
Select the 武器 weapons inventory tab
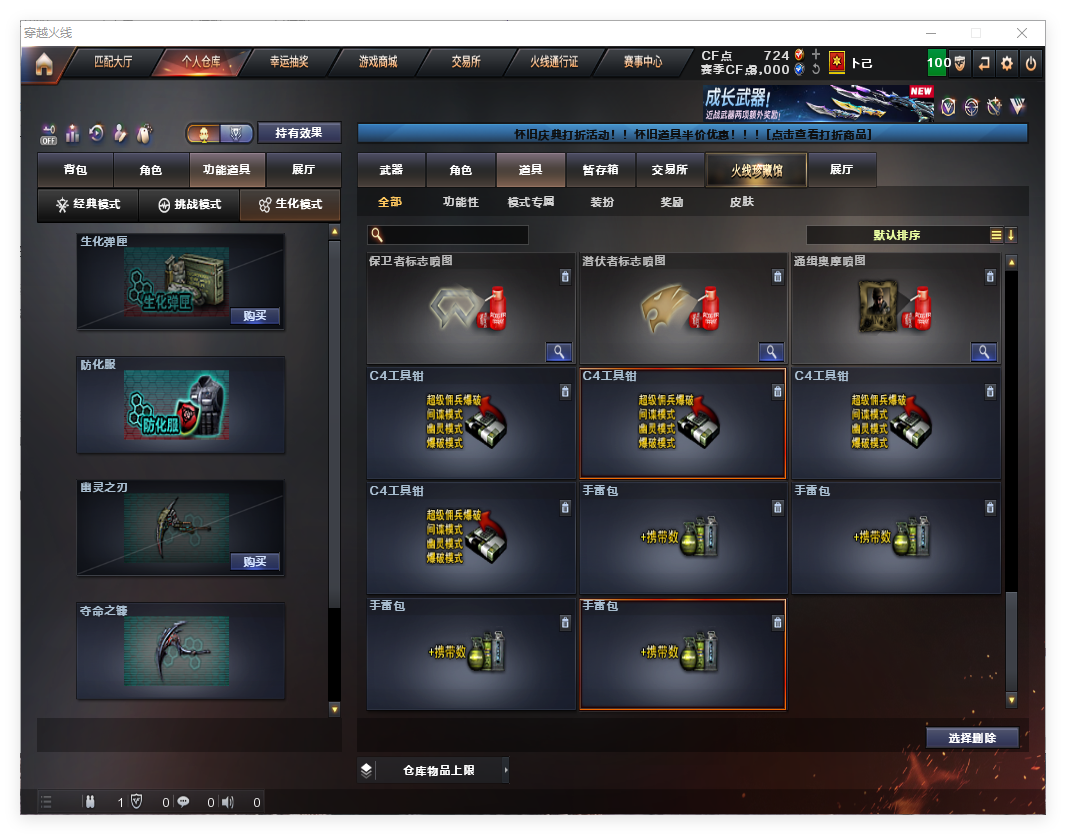click(x=391, y=170)
